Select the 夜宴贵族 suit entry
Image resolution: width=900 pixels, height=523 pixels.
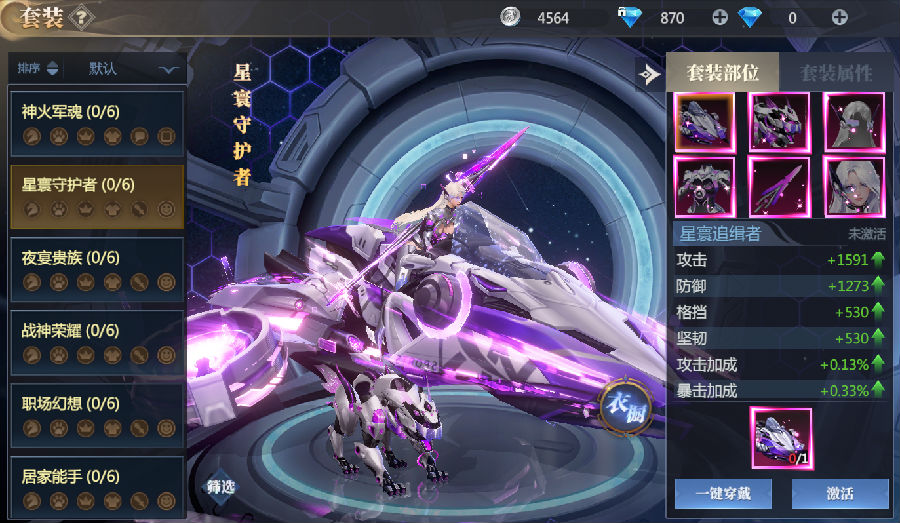click(97, 270)
